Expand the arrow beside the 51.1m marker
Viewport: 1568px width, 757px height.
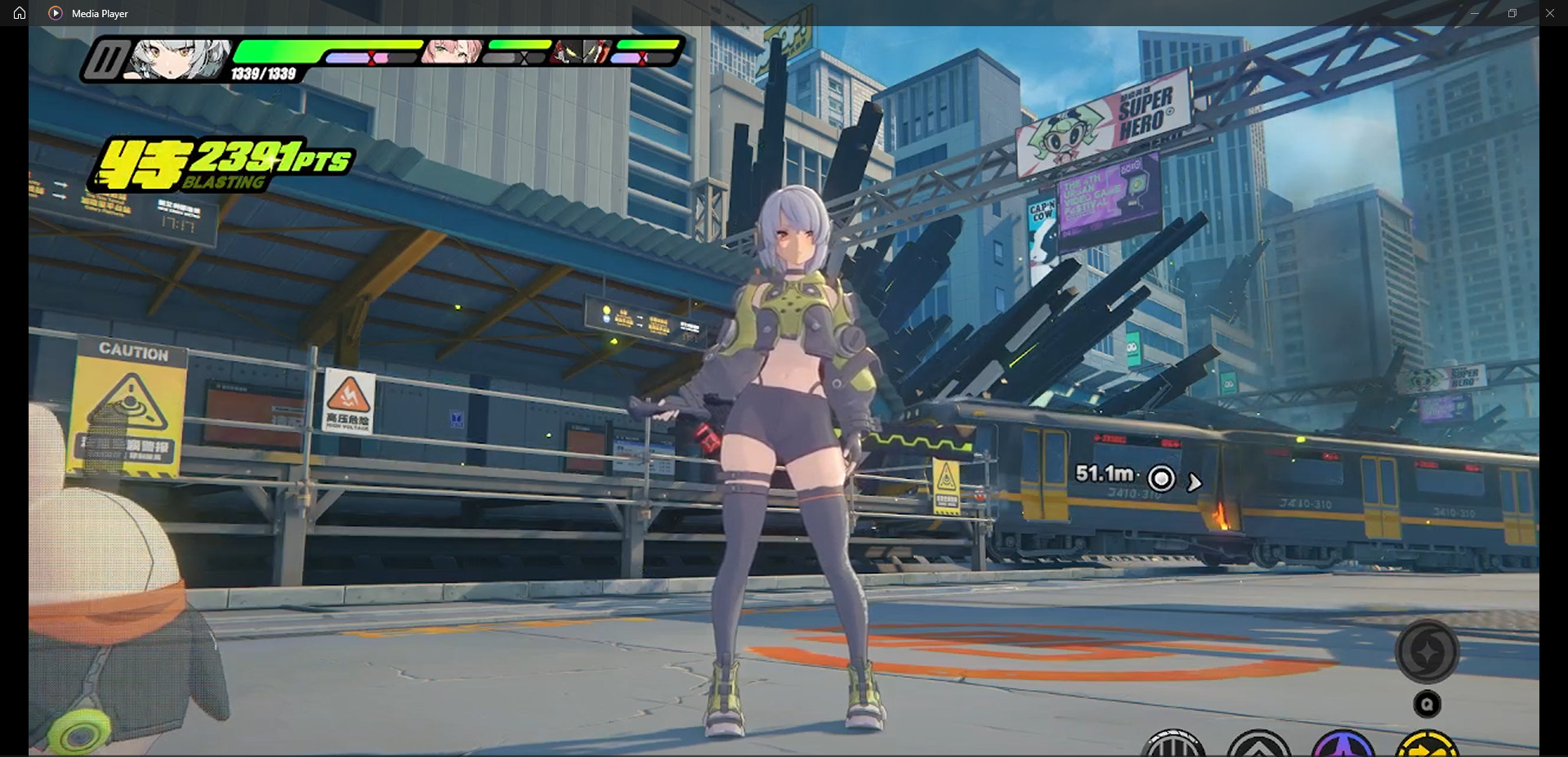[1195, 482]
